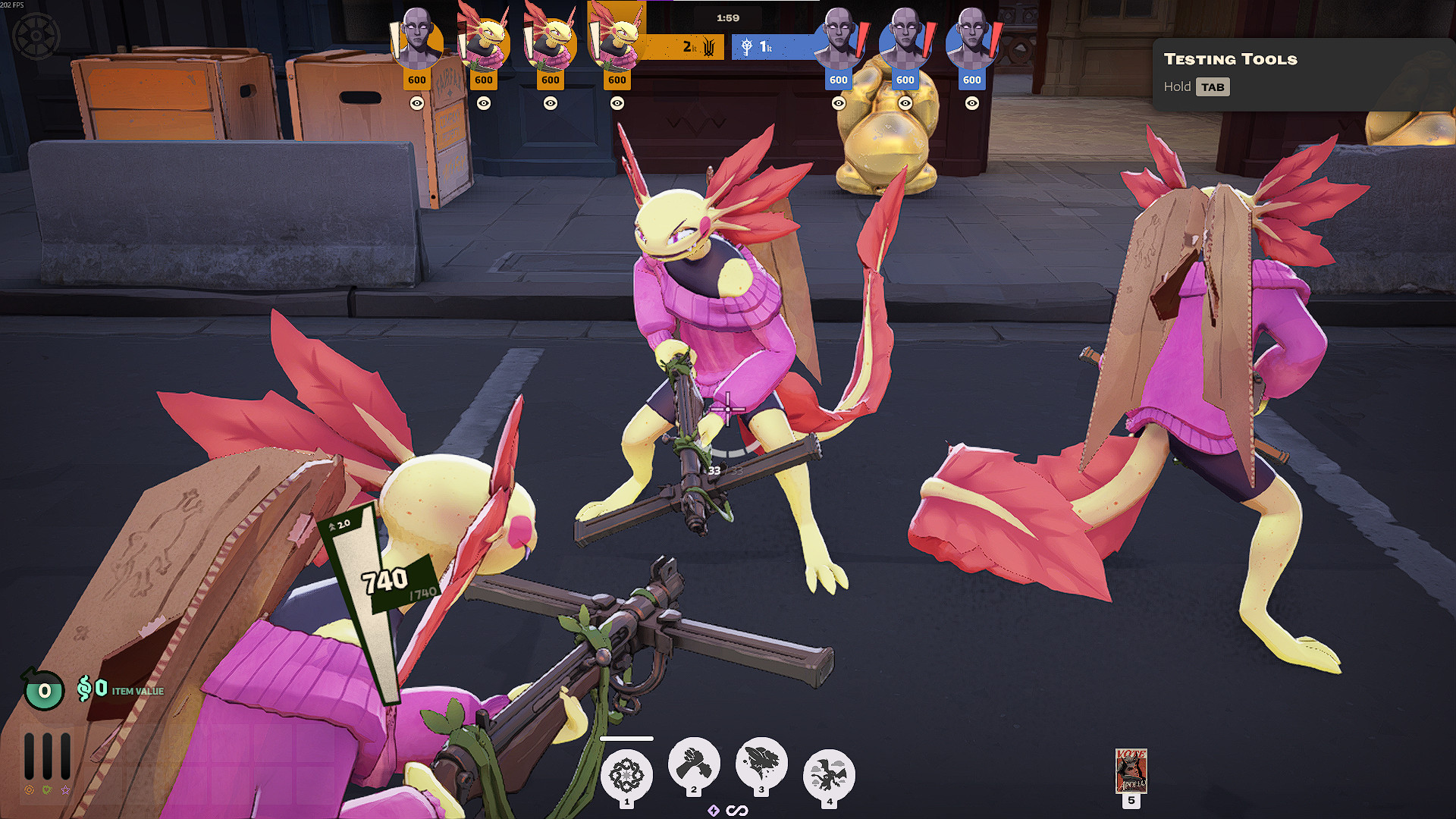Click the infinity loop icon
1456x819 pixels.
[737, 811]
